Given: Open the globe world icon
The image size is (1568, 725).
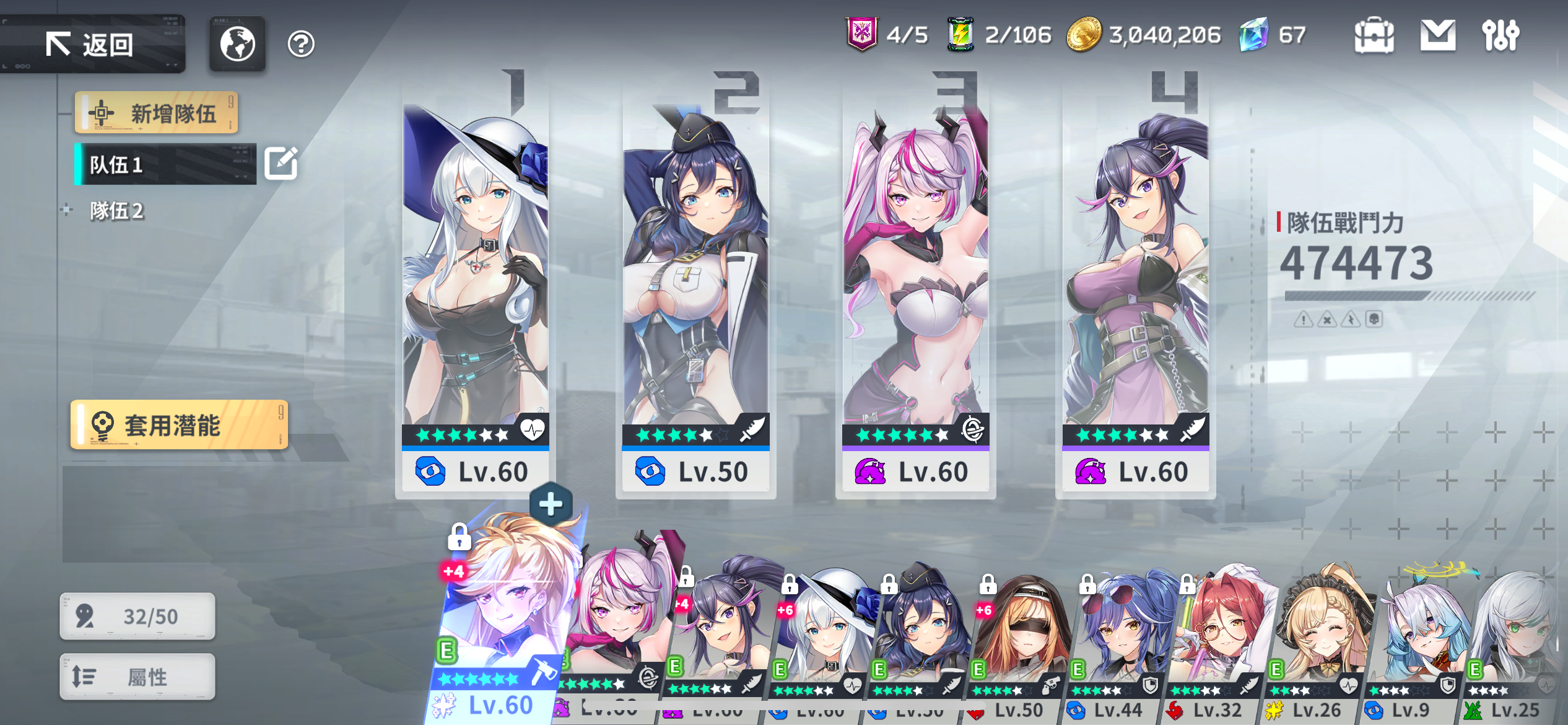Looking at the screenshot, I should [237, 44].
